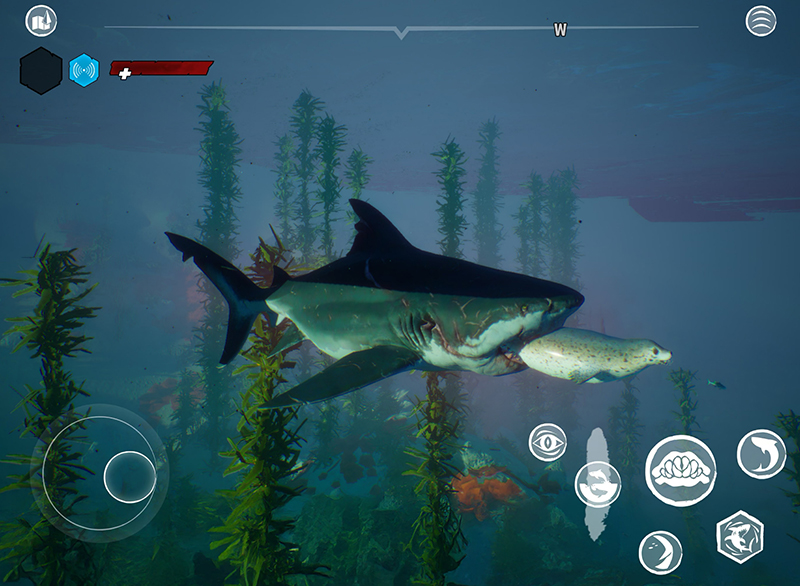Image resolution: width=800 pixels, height=586 pixels.
Task: Select the dark empty hexagon slot
Action: coord(41,71)
